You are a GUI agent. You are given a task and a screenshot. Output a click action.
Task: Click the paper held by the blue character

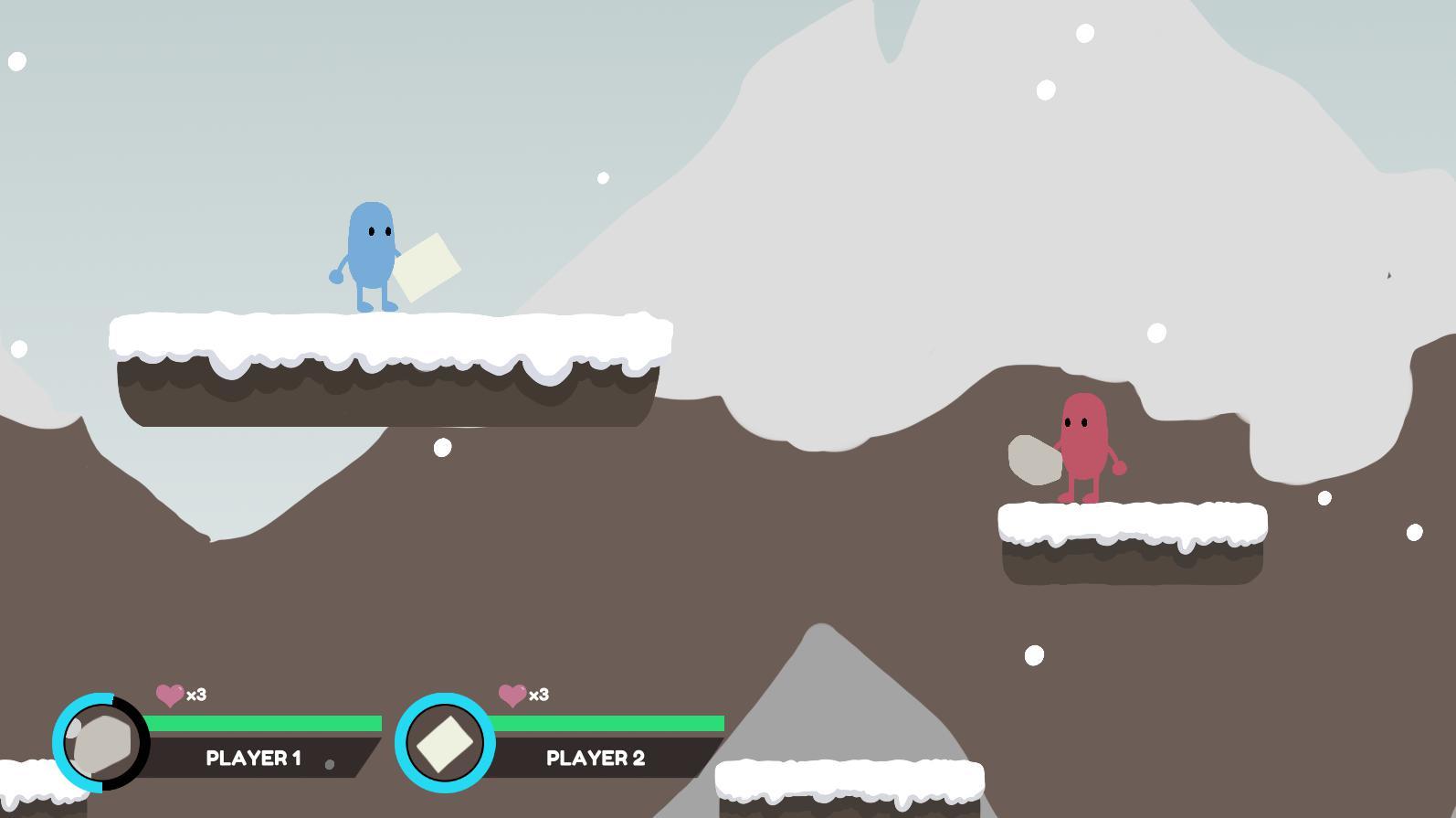(x=427, y=270)
